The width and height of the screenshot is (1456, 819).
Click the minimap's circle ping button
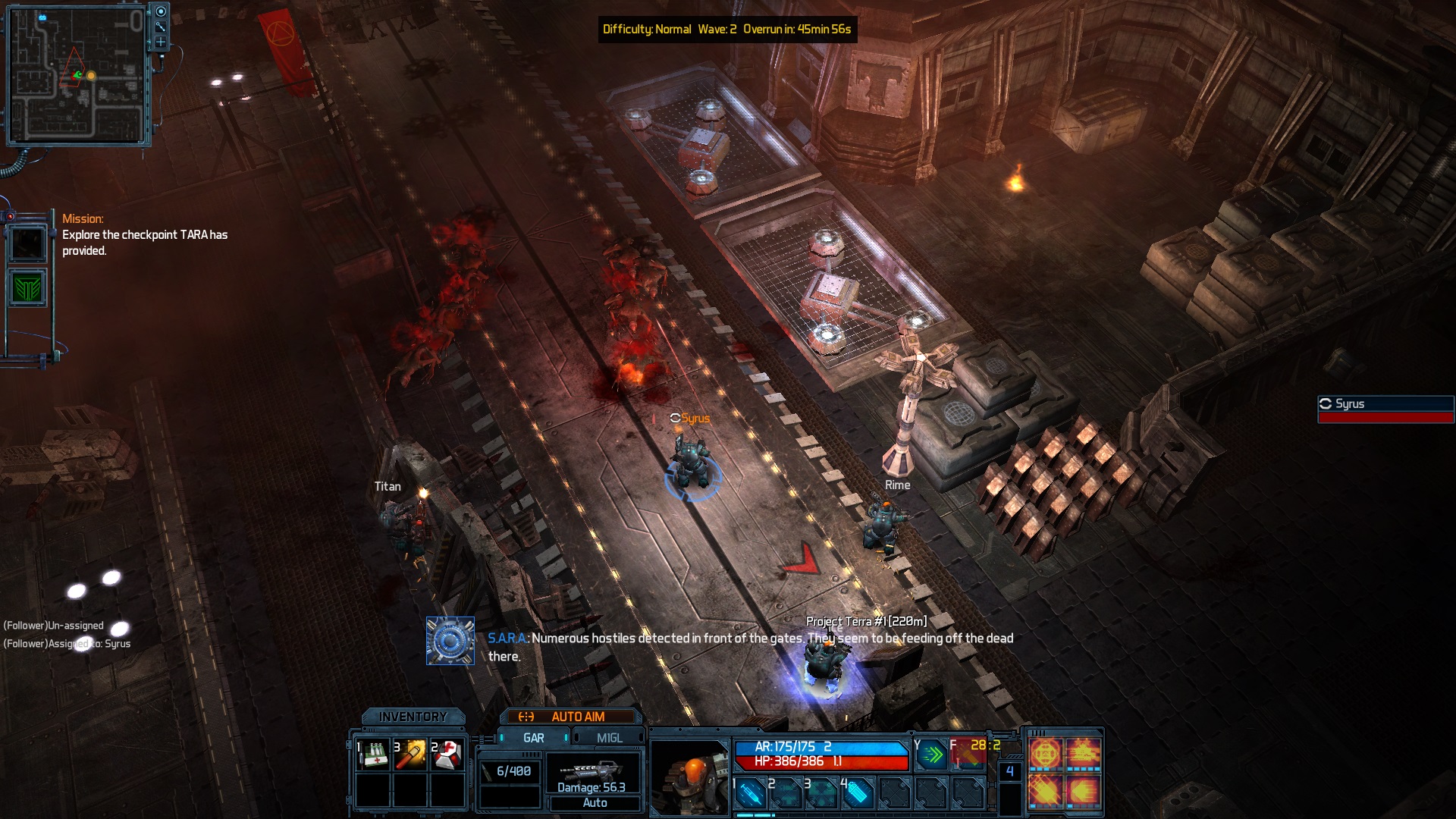pyautogui.click(x=161, y=11)
